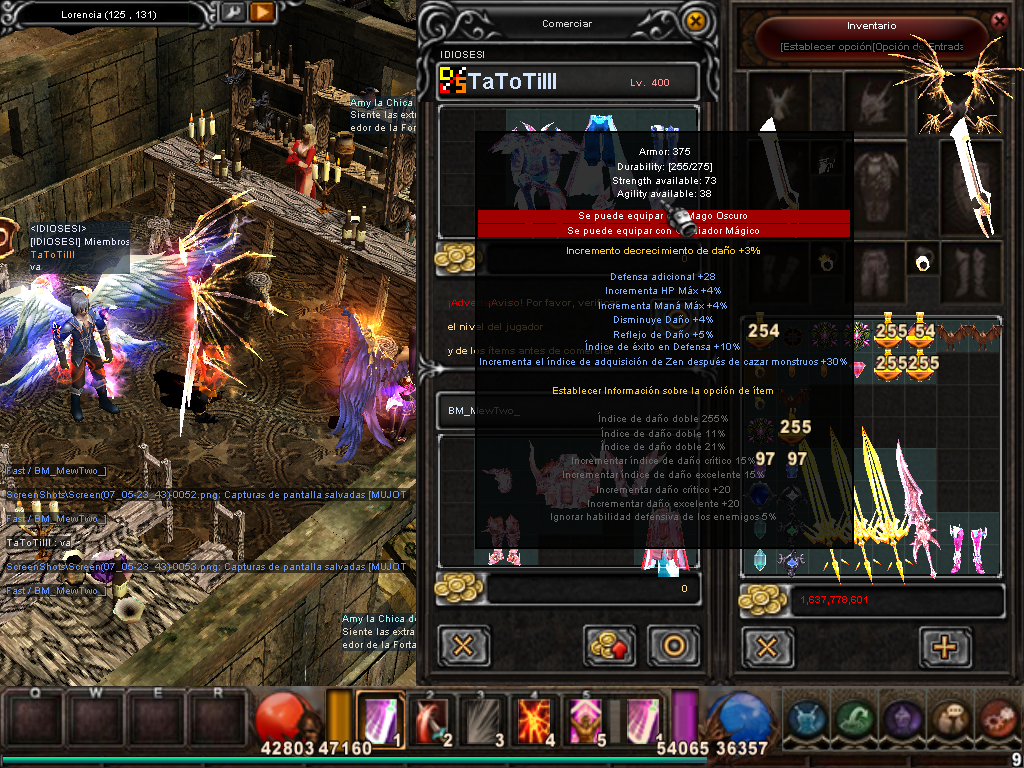1024x768 pixels.
Task: Open the green arrow menu orb
Action: pos(854,718)
